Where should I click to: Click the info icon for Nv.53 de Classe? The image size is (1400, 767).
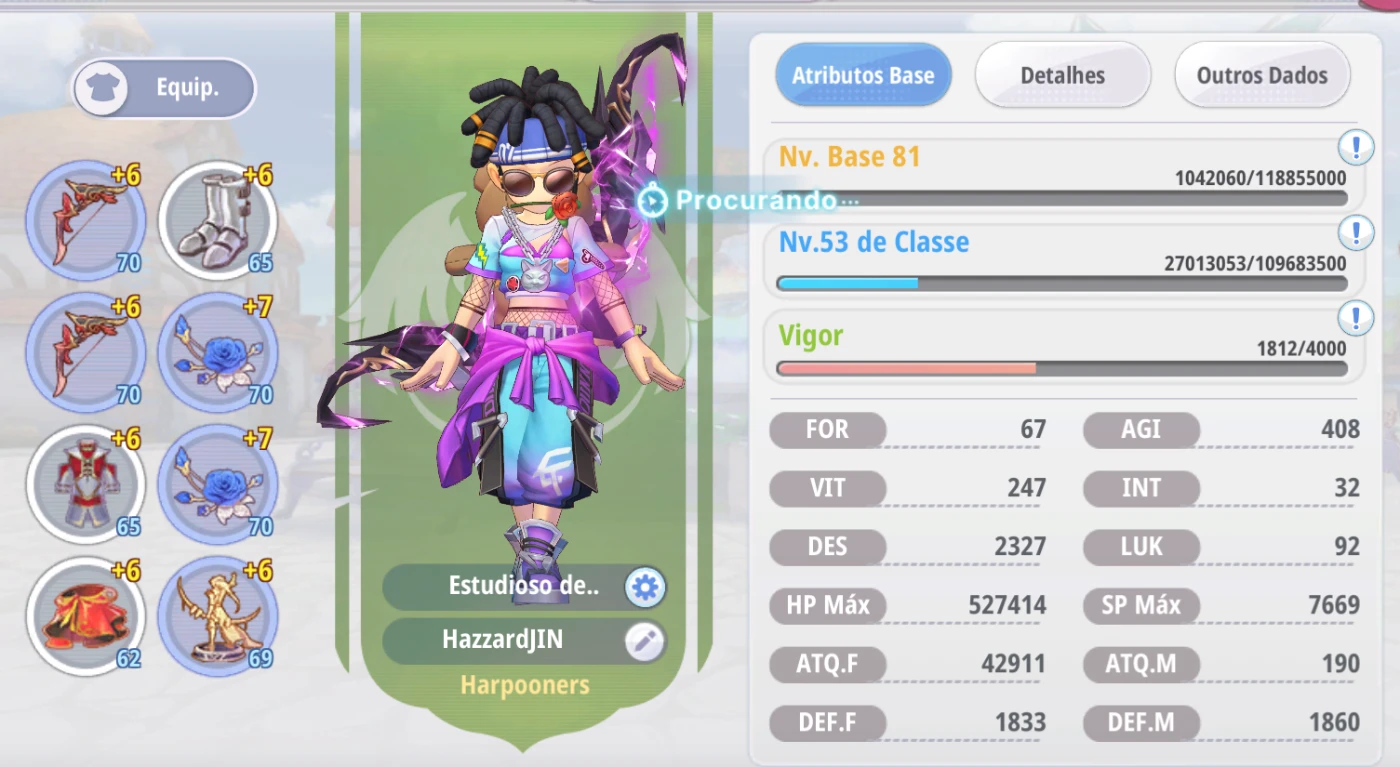coord(1355,233)
